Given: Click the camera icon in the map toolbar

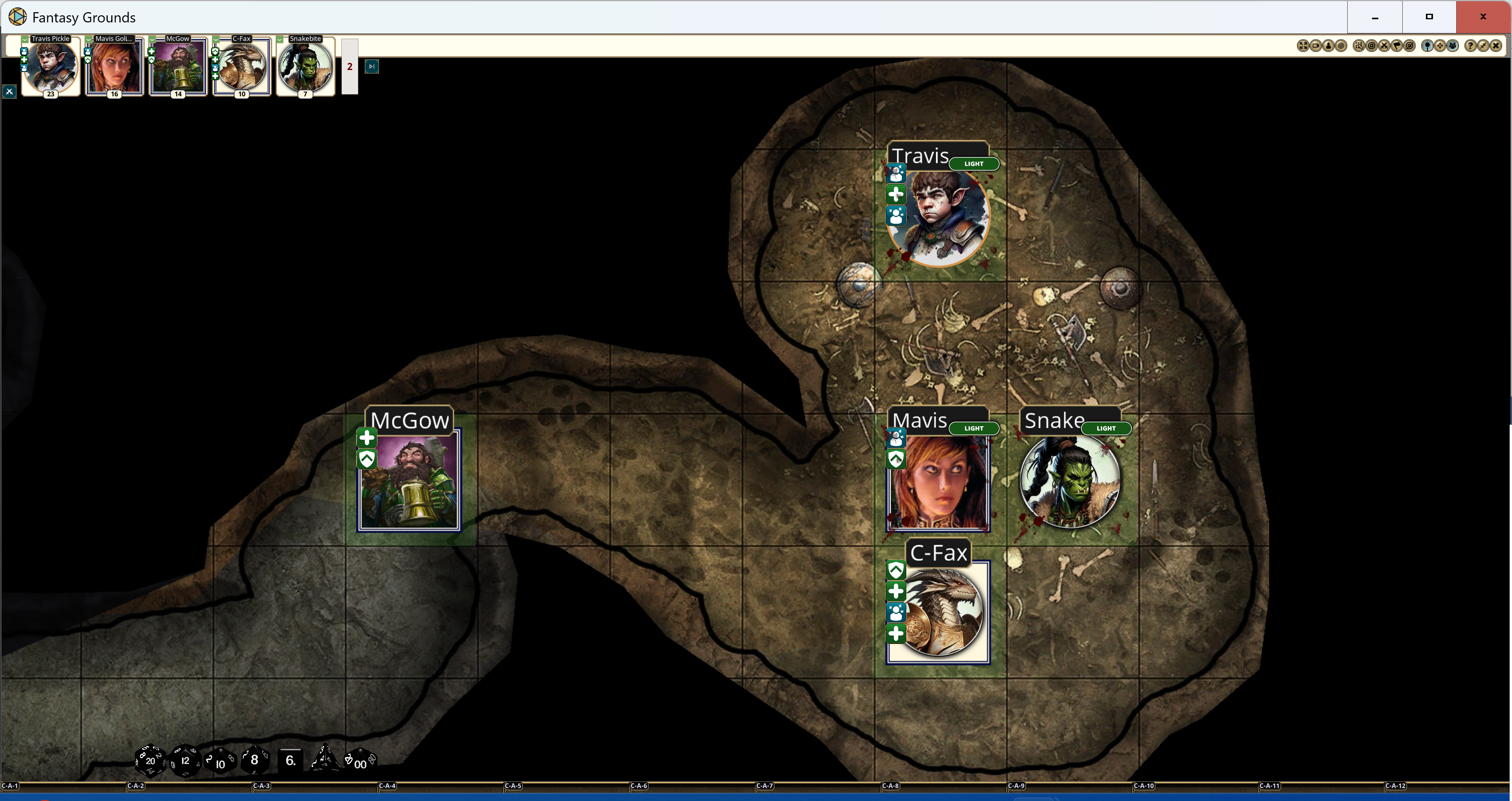Looking at the screenshot, I should 1315,46.
